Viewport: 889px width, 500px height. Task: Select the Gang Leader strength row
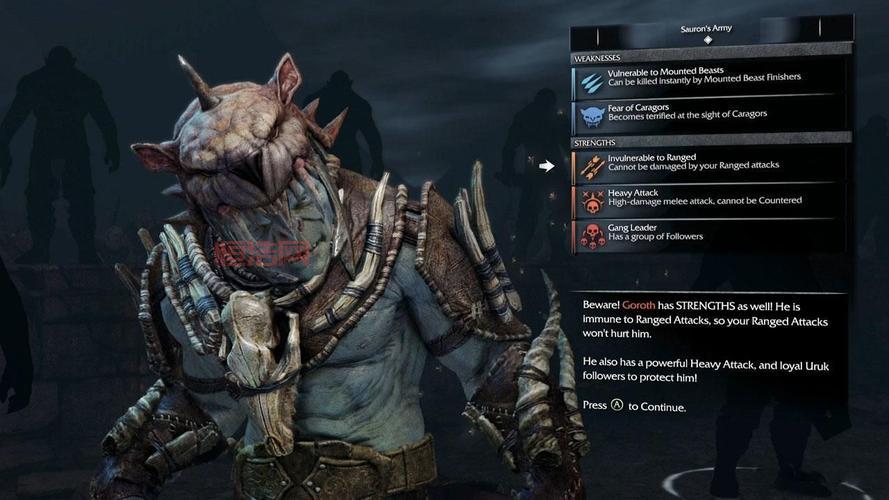click(710, 235)
